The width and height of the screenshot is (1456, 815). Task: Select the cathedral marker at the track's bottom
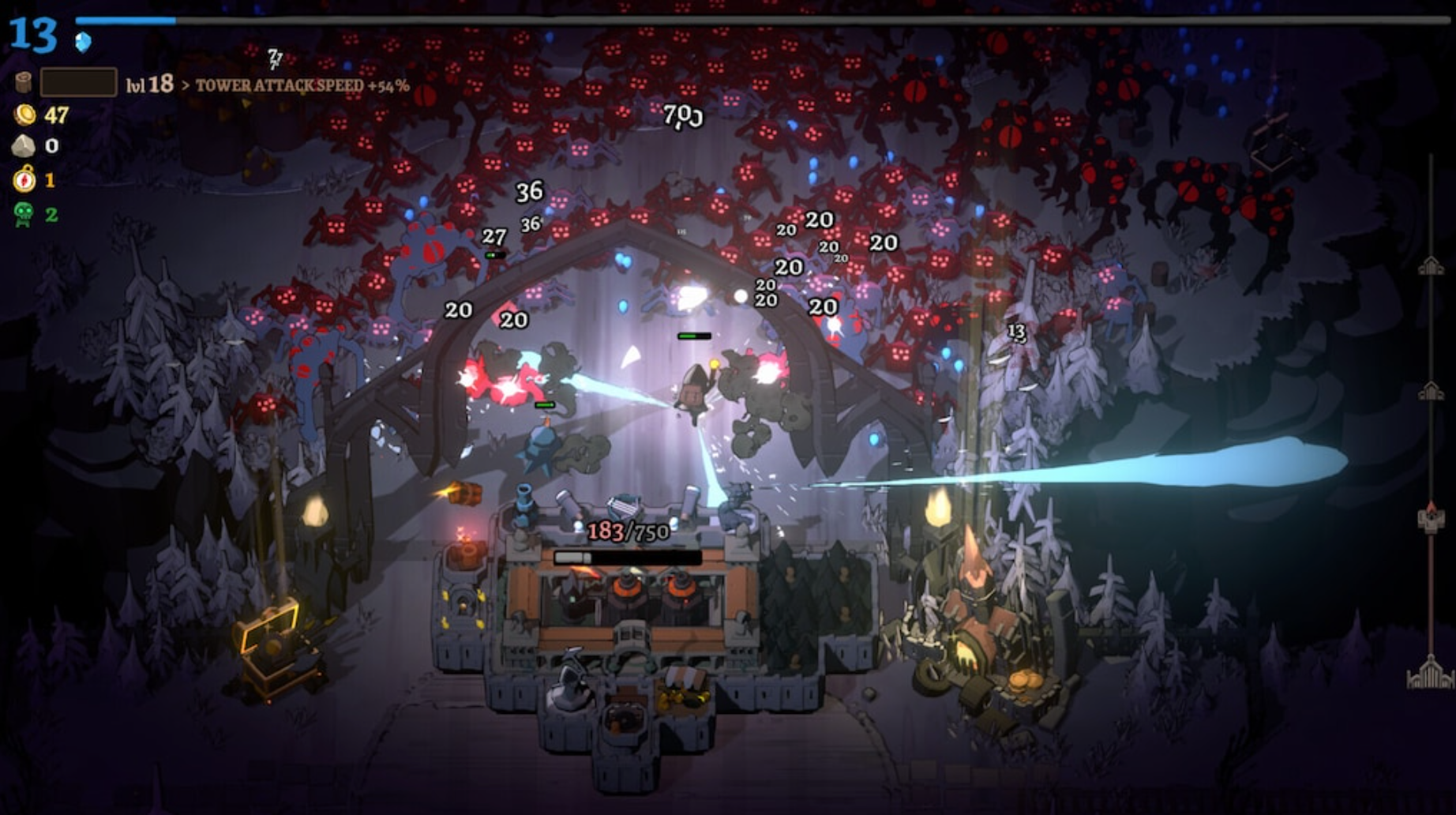pyautogui.click(x=1432, y=677)
